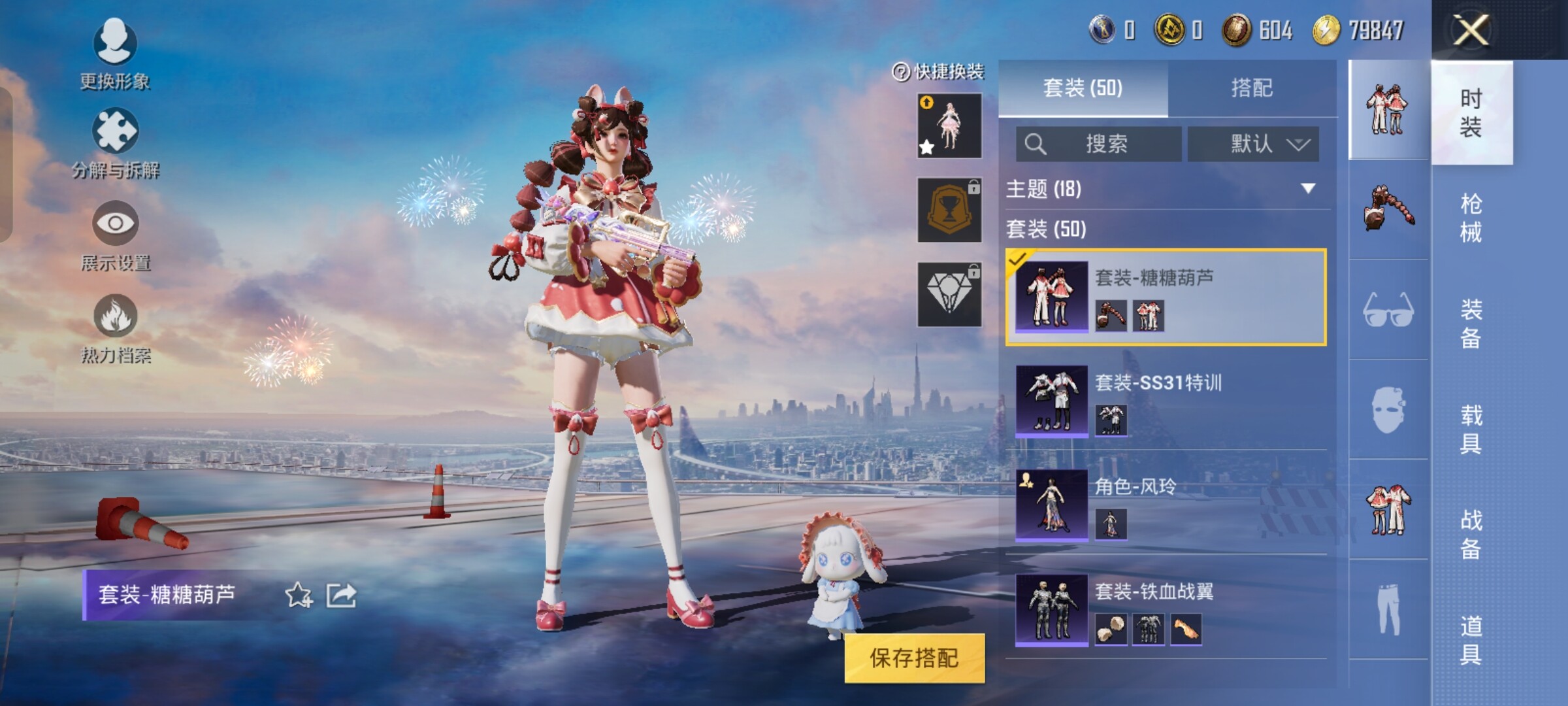Choose the 角色-风玲 character row
Viewport: 1568px width, 706px height.
coord(1166,505)
